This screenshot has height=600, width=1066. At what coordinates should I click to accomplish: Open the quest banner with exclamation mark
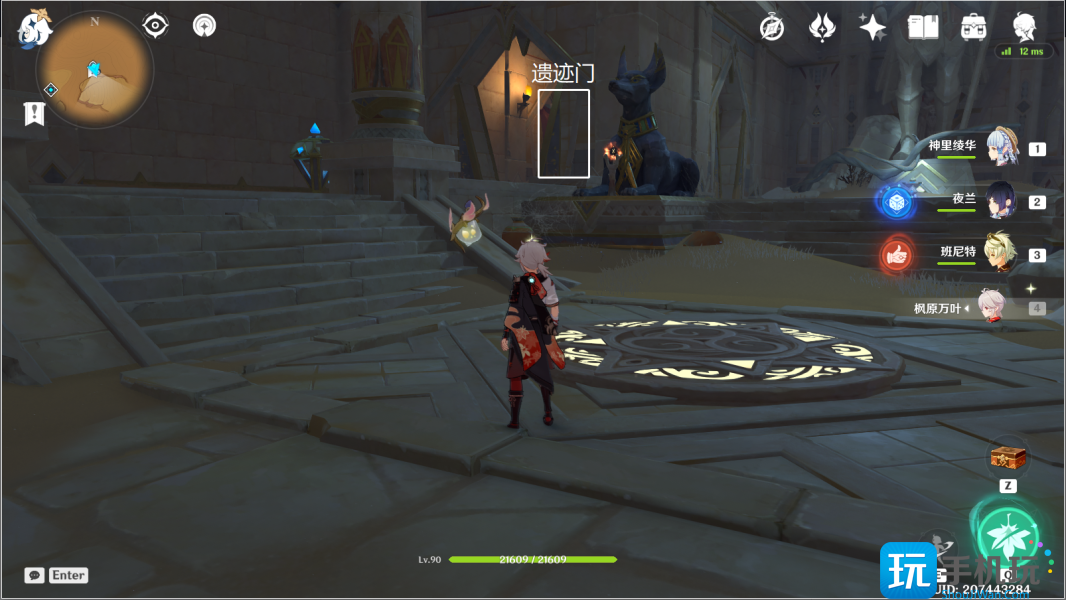[x=35, y=113]
